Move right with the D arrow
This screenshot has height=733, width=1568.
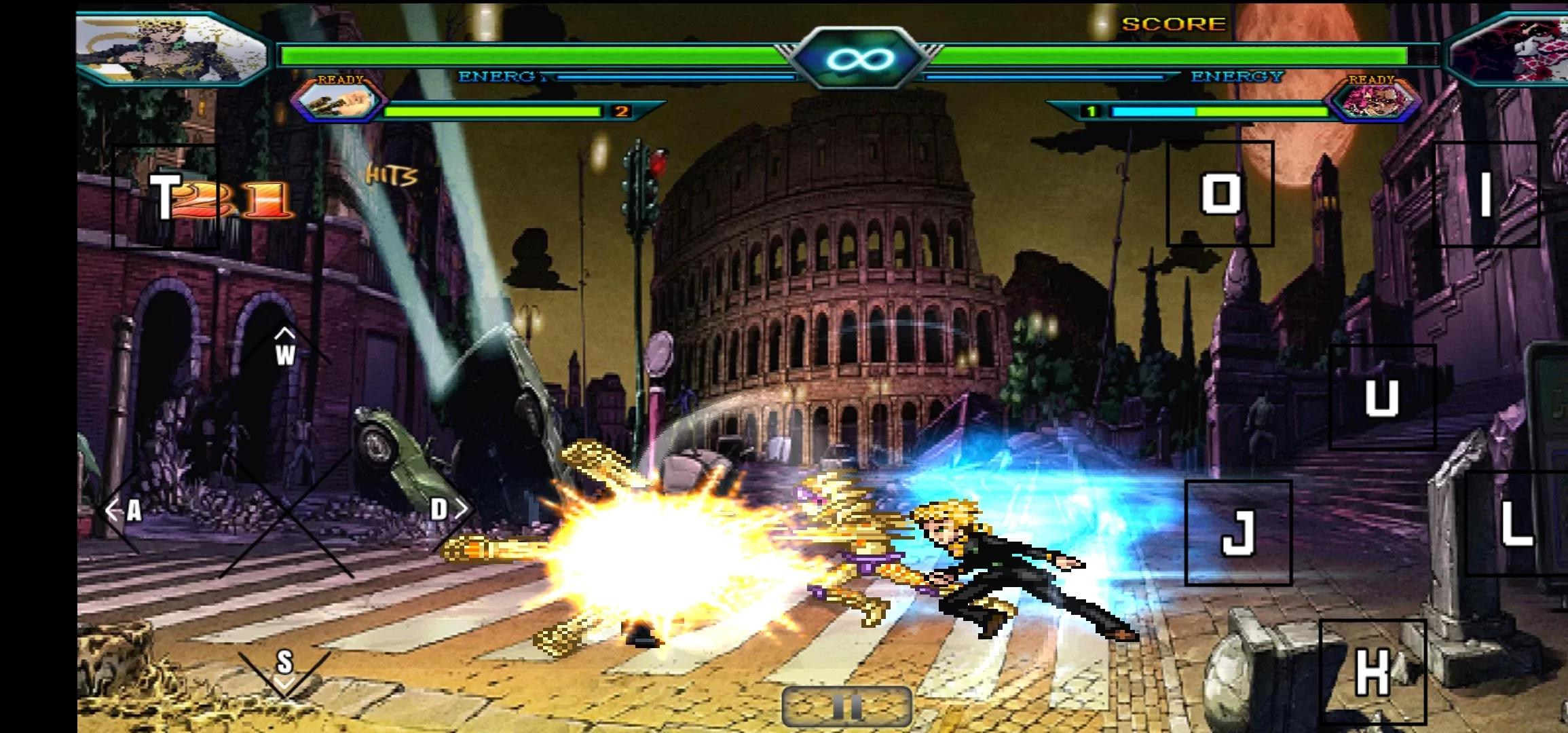(x=447, y=508)
